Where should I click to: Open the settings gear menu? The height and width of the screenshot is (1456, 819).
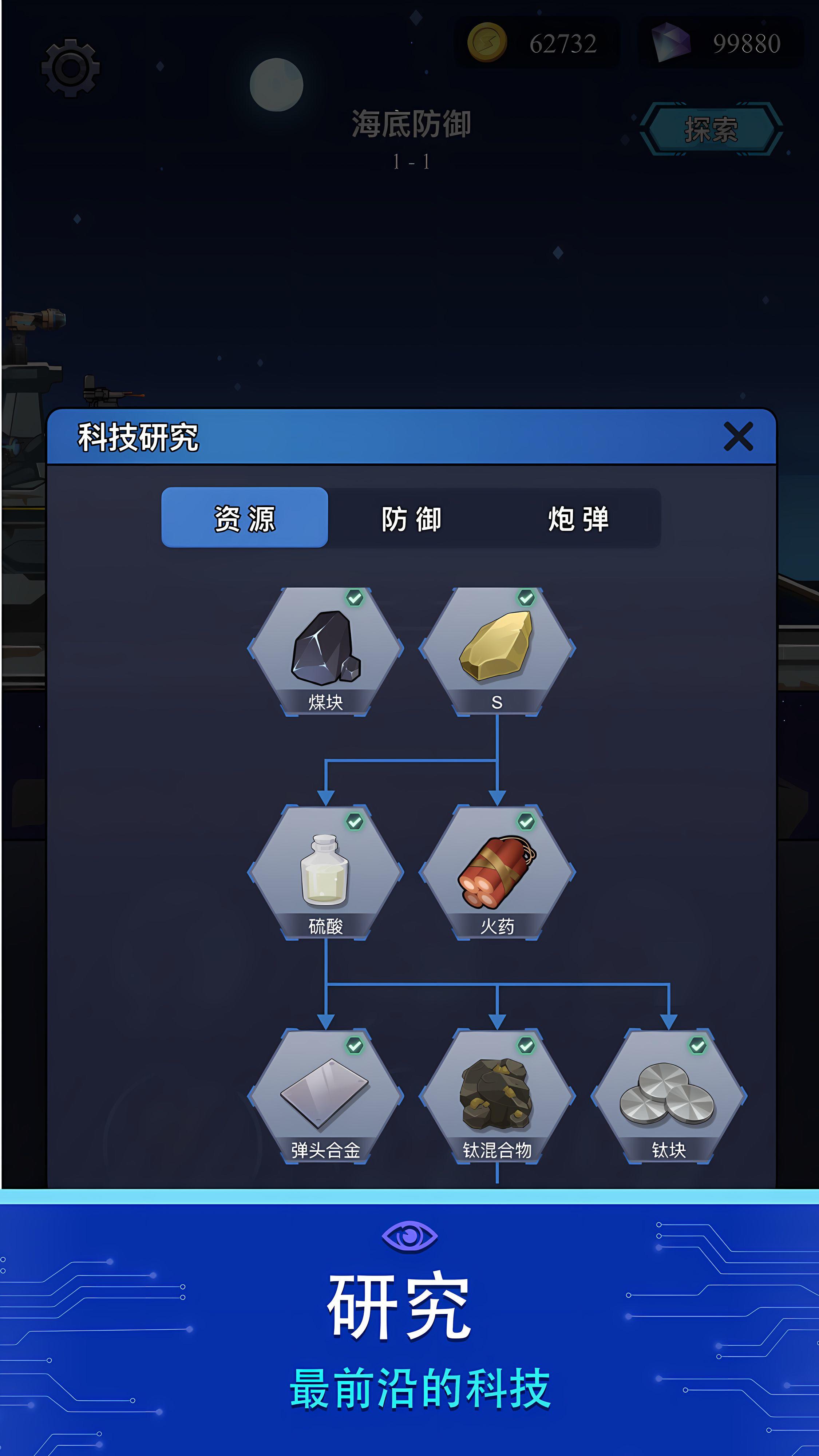[70, 68]
